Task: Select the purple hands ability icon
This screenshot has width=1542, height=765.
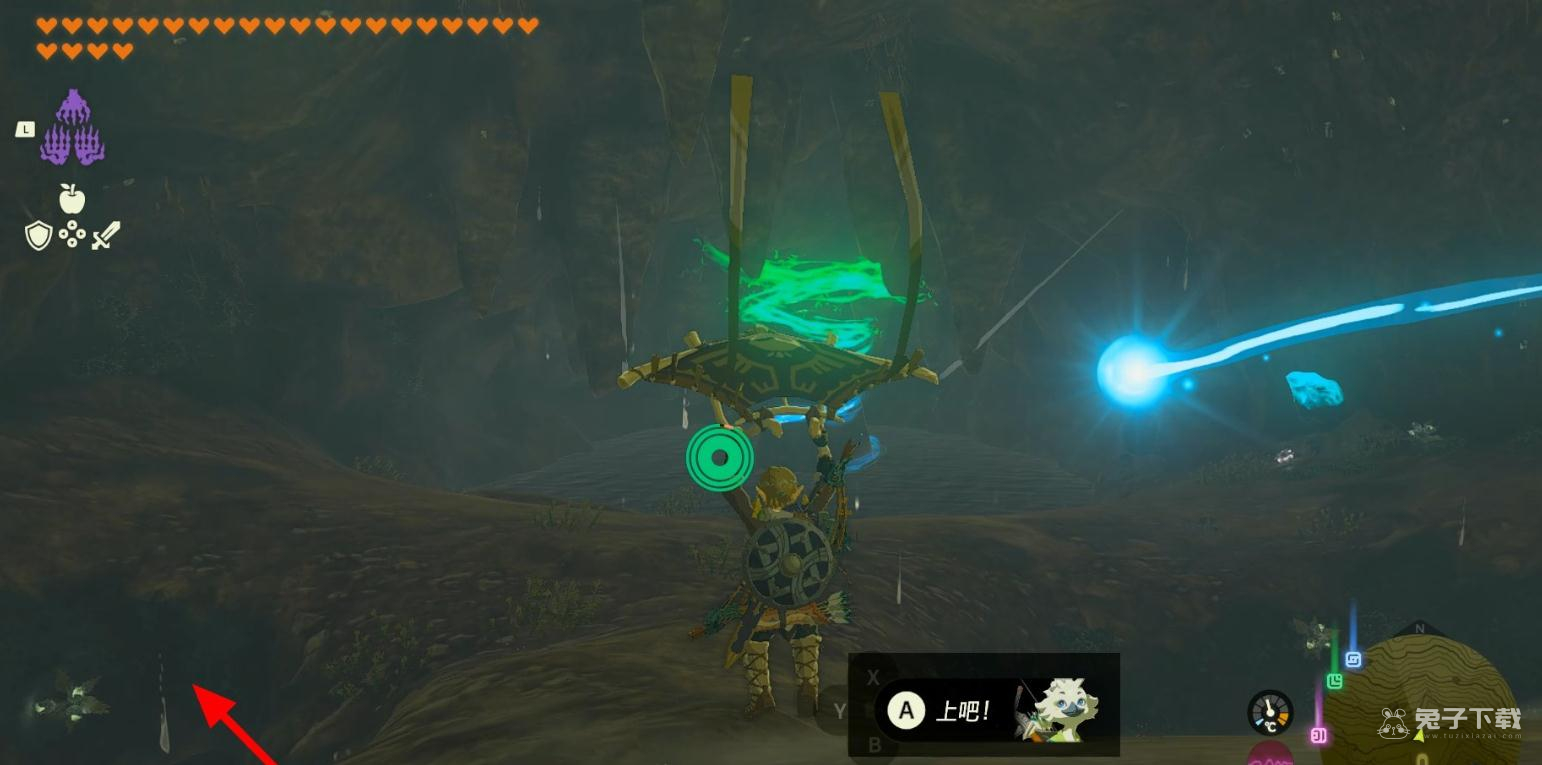Action: (x=72, y=128)
